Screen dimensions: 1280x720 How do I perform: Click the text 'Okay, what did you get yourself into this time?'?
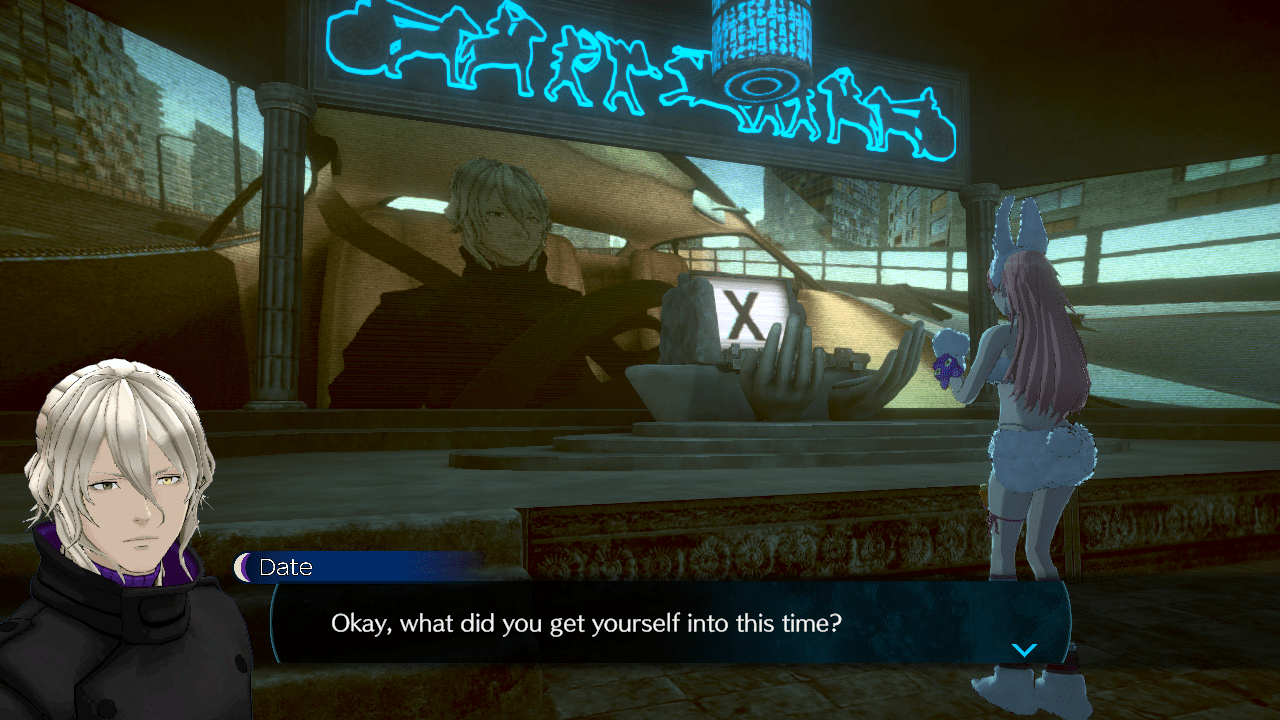585,623
